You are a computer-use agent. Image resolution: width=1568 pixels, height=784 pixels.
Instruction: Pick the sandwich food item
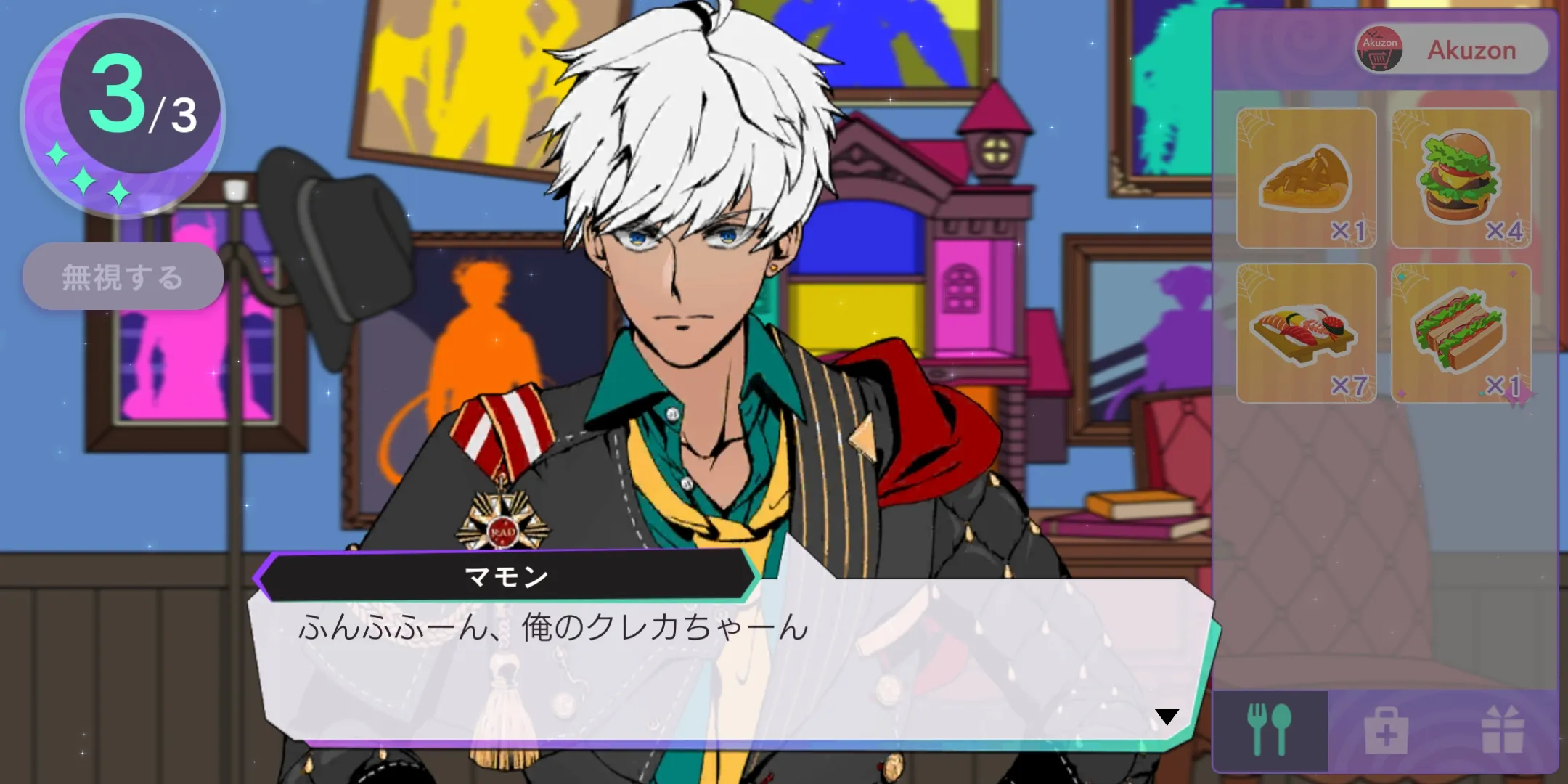[1461, 334]
